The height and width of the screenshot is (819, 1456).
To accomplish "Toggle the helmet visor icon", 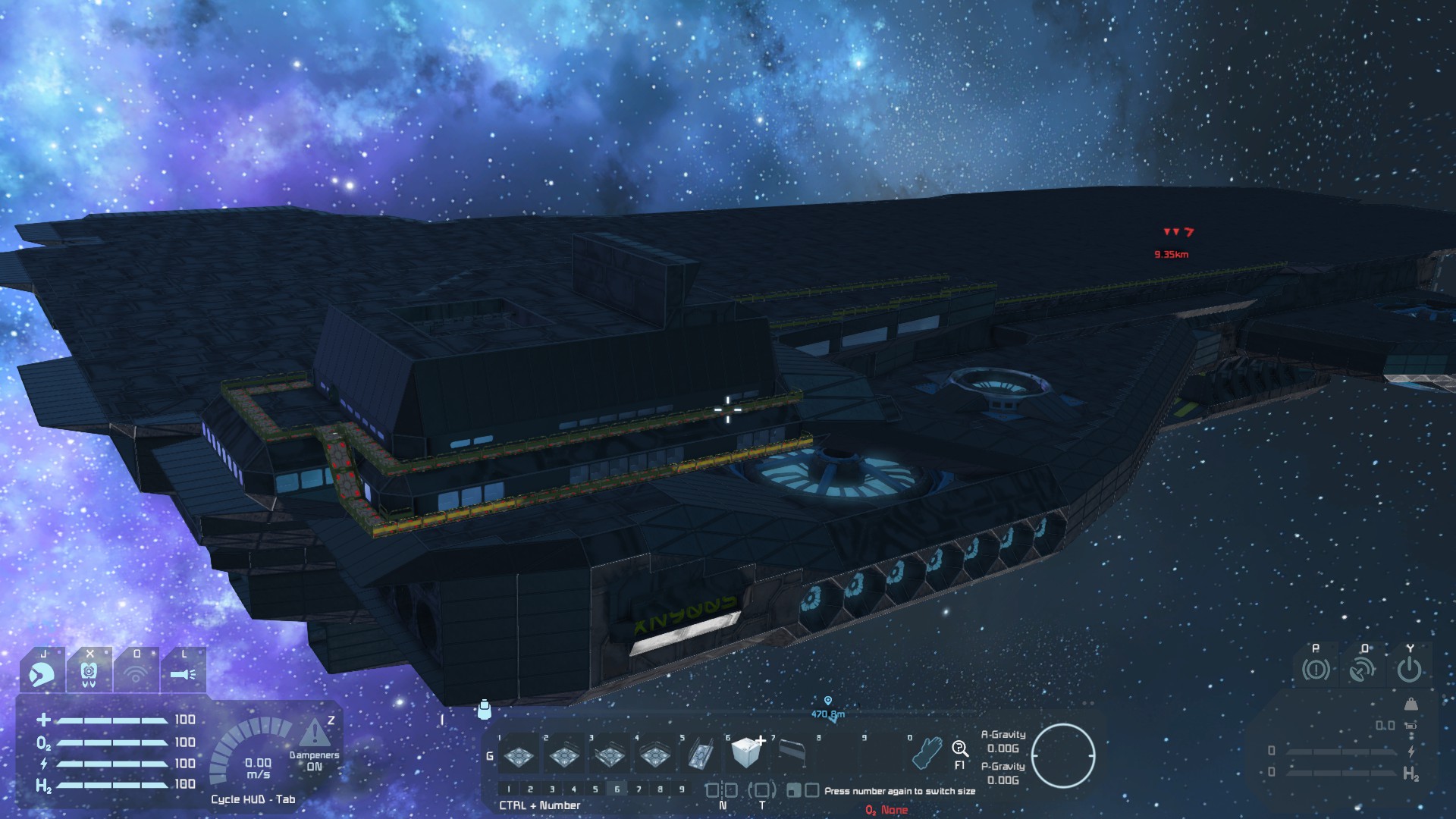I will (x=42, y=673).
